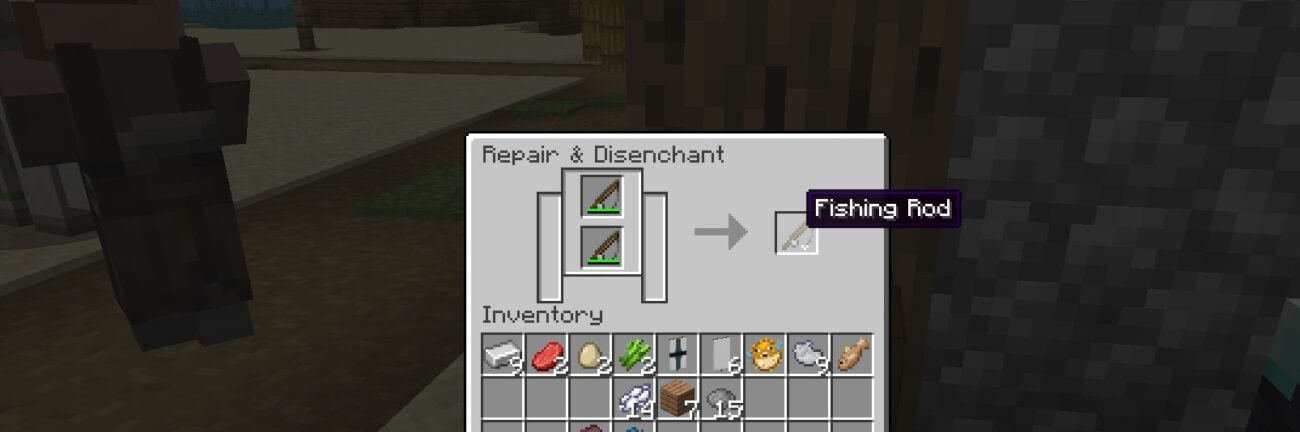Screen dimensions: 1300x432
Task: Select the red raw meat stack
Action: pyautogui.click(x=547, y=355)
